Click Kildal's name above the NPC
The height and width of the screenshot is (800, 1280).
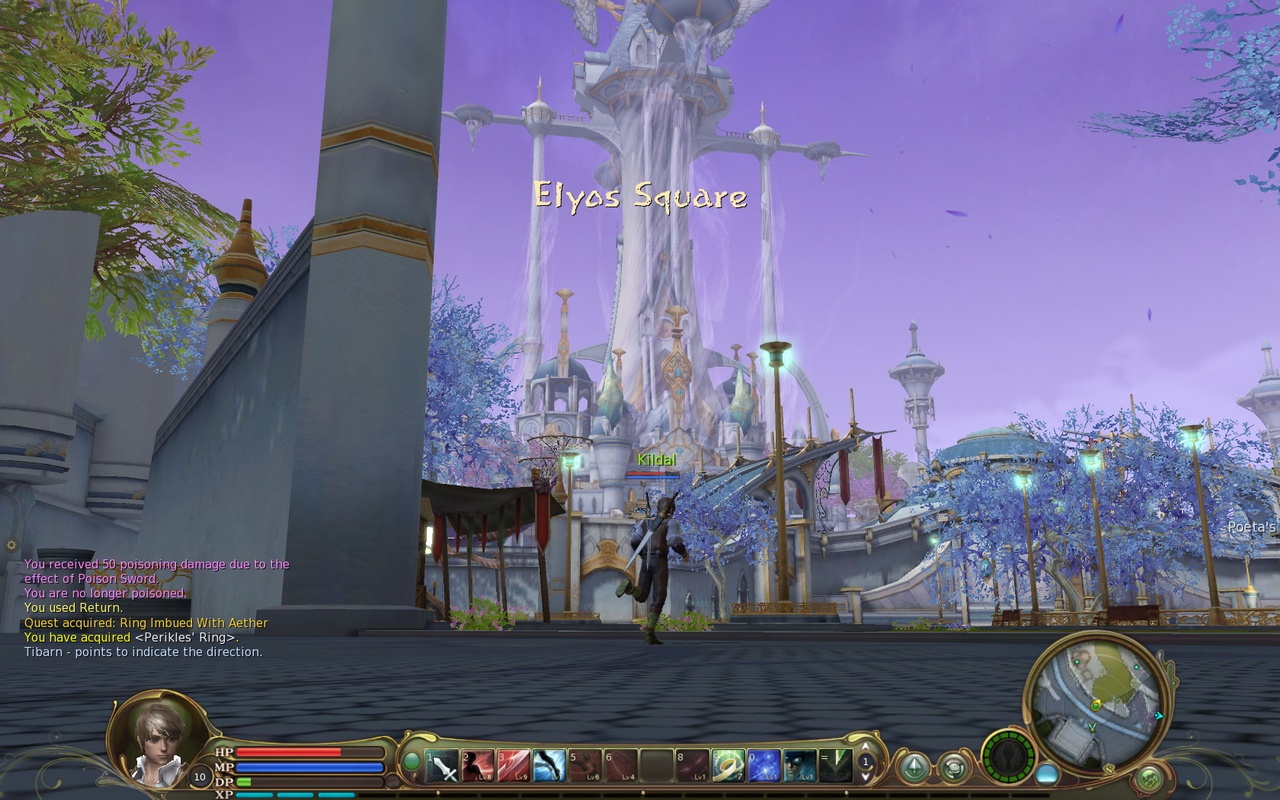(655, 459)
